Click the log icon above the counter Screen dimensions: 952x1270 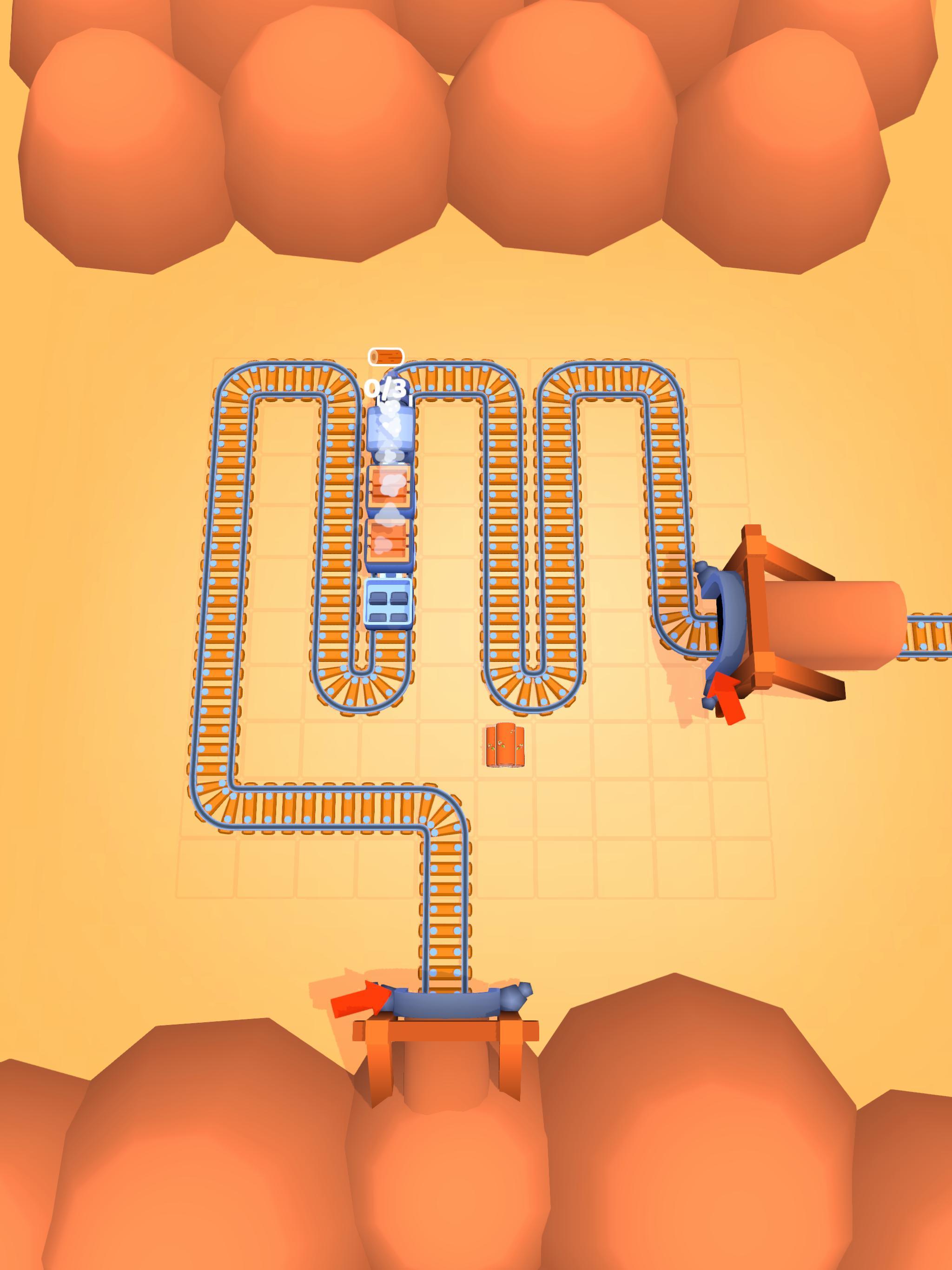[x=388, y=356]
